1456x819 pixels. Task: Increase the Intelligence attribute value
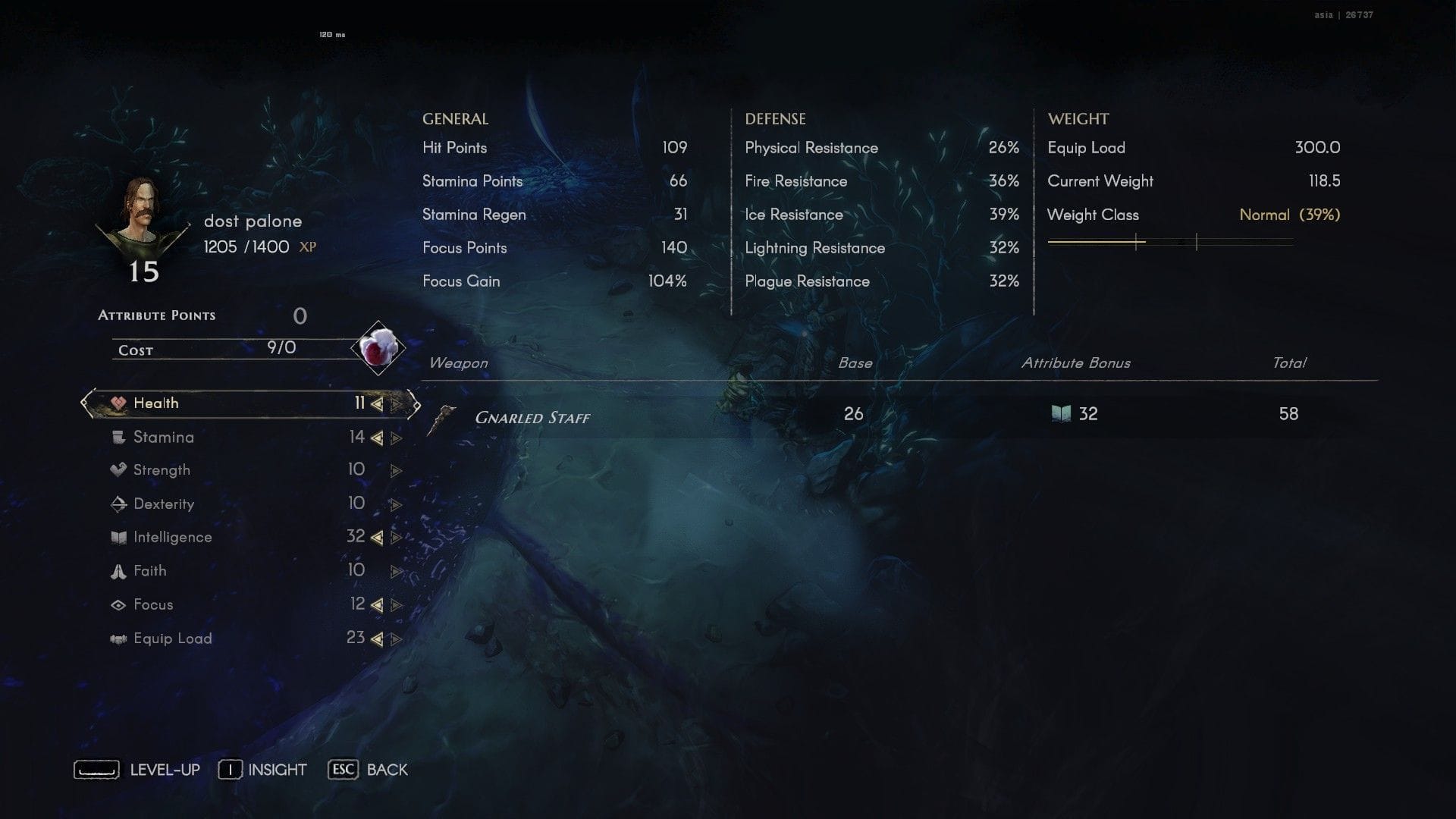tap(396, 538)
